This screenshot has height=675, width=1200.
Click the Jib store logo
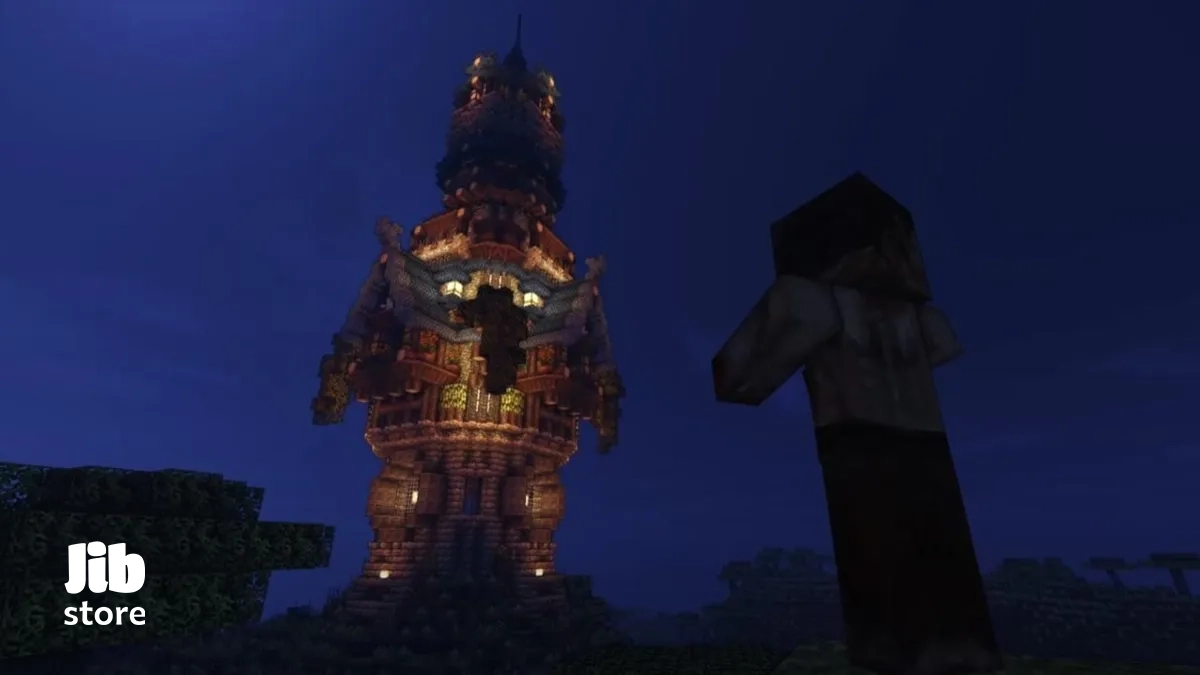coord(105,584)
